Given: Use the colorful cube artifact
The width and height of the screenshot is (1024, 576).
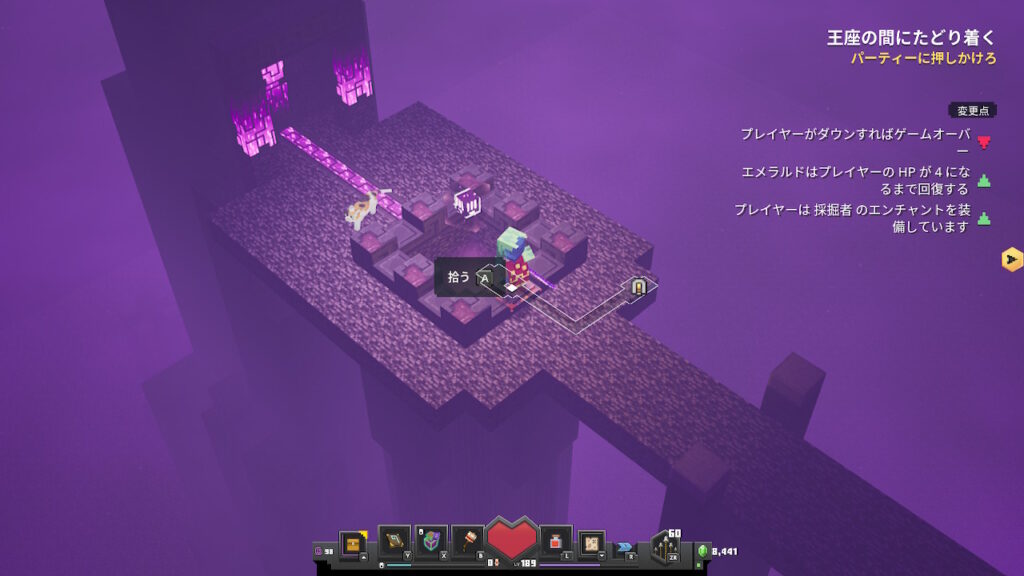Looking at the screenshot, I should click(x=432, y=540).
